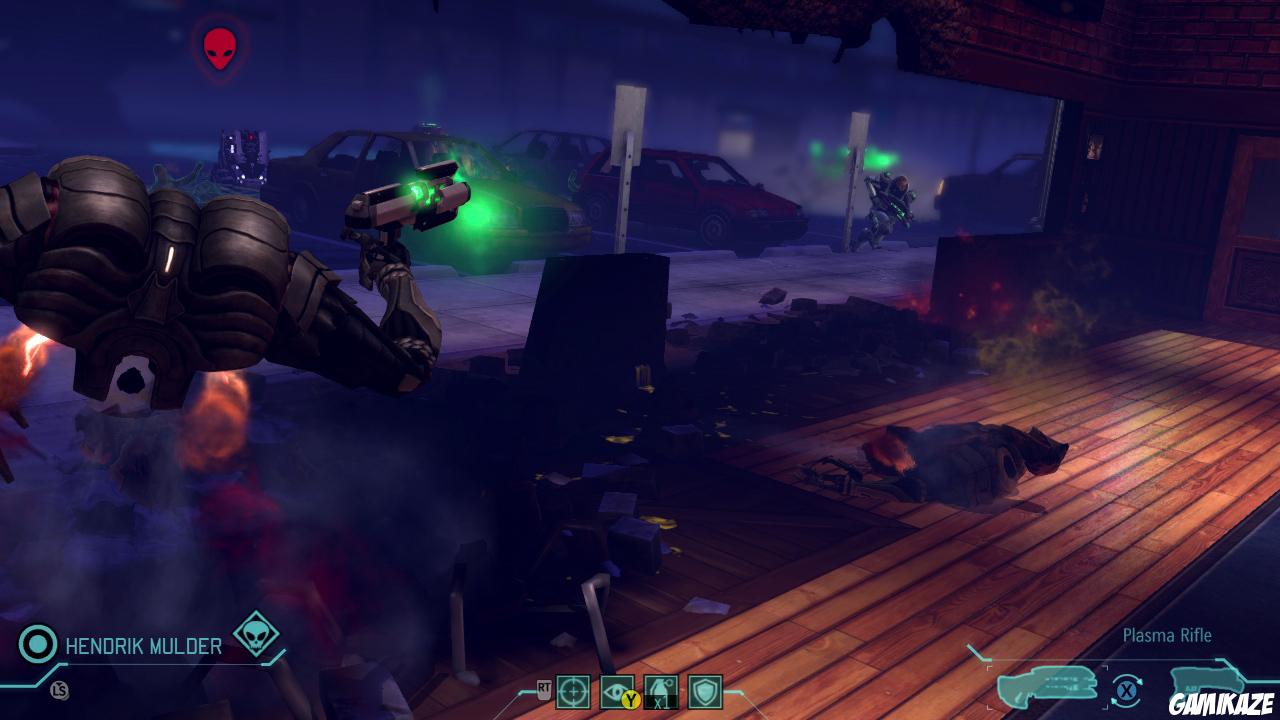Viewport: 1280px width, 720px height.
Task: Toggle the RT fire mode prompt
Action: click(544, 687)
